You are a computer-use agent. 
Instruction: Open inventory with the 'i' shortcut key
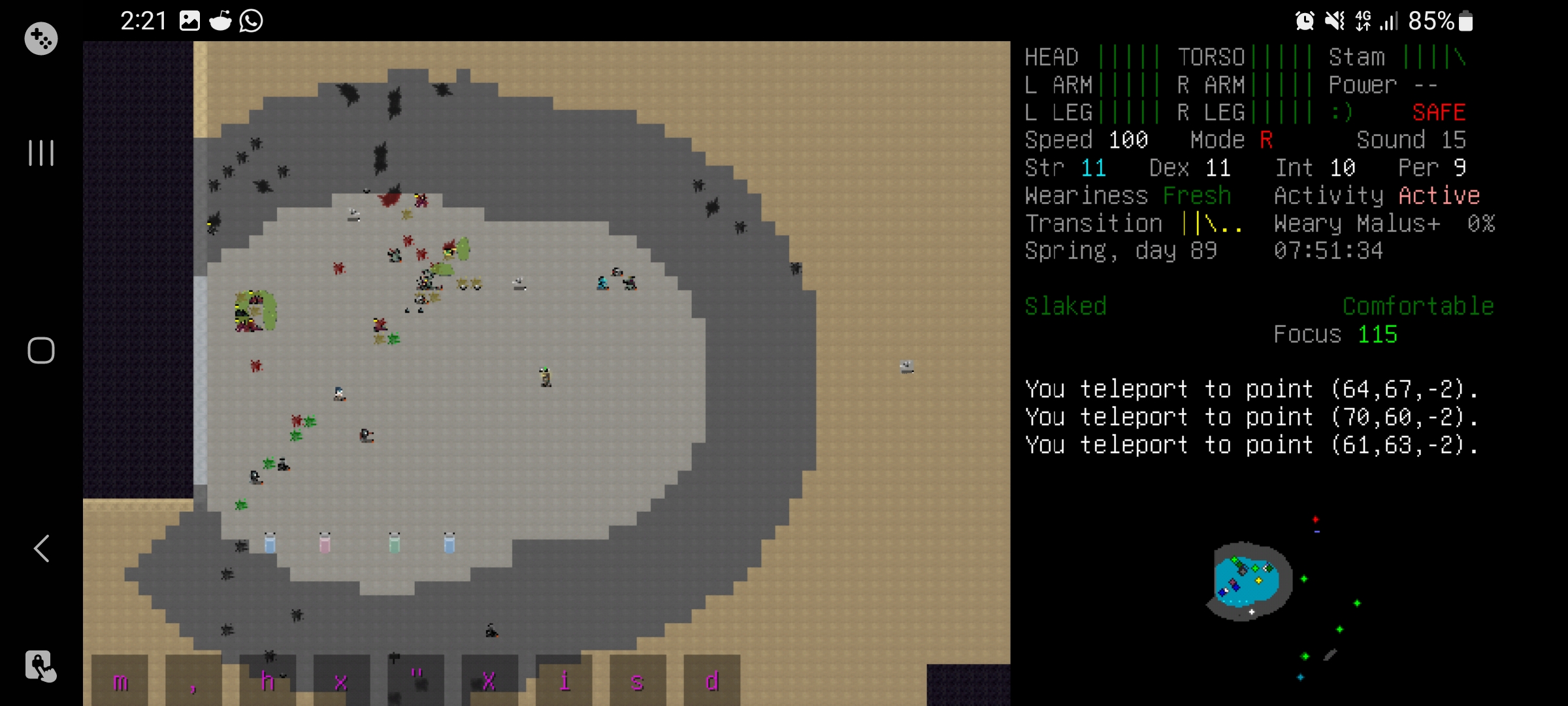pos(566,680)
